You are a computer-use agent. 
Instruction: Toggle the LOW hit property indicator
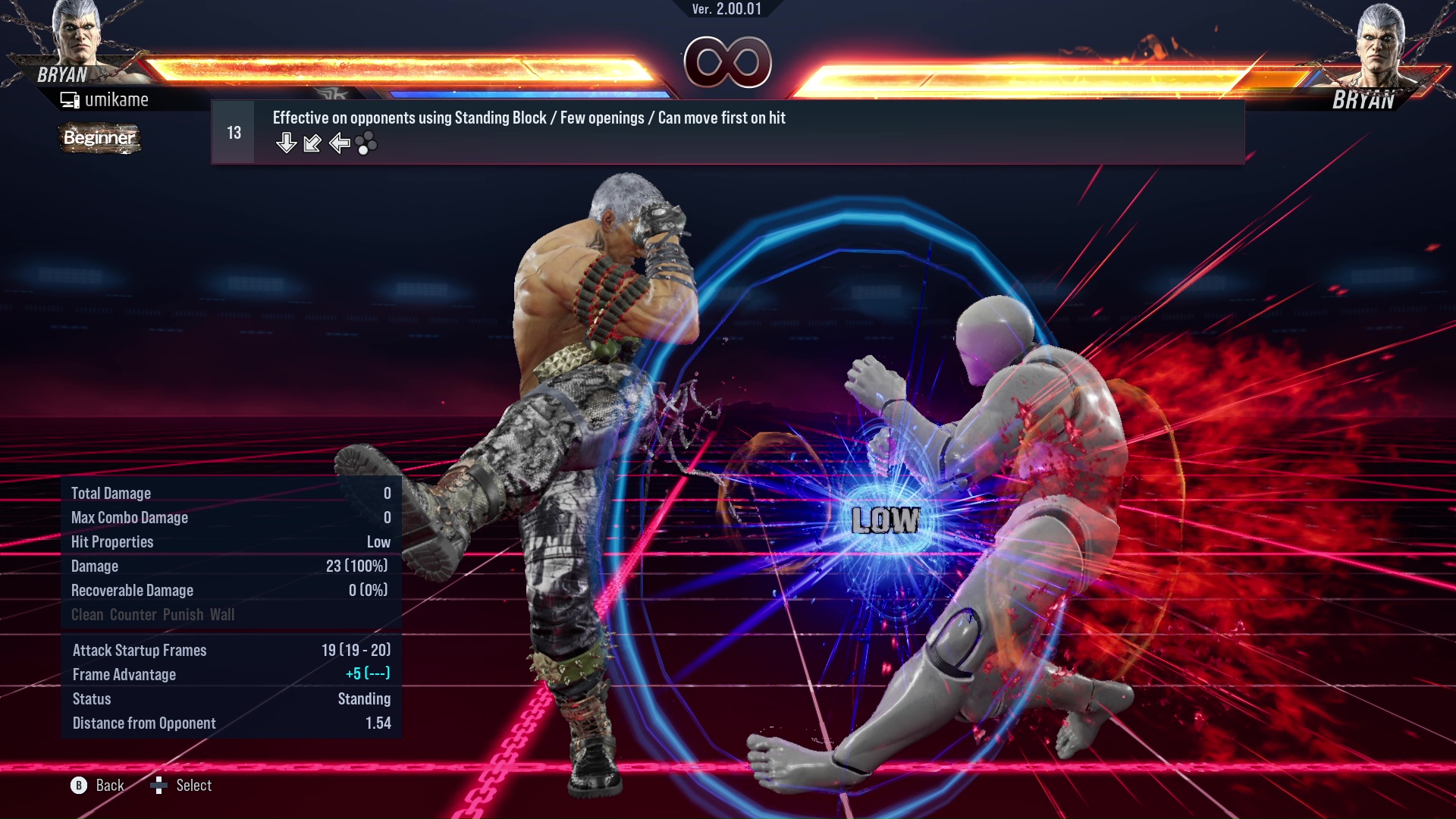(x=884, y=520)
